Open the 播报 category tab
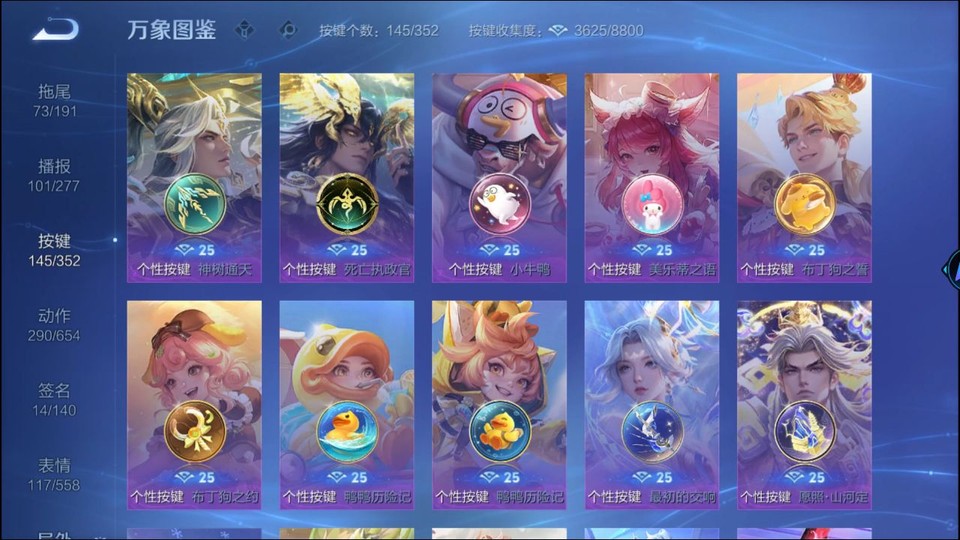Image resolution: width=960 pixels, height=540 pixels. pos(54,175)
